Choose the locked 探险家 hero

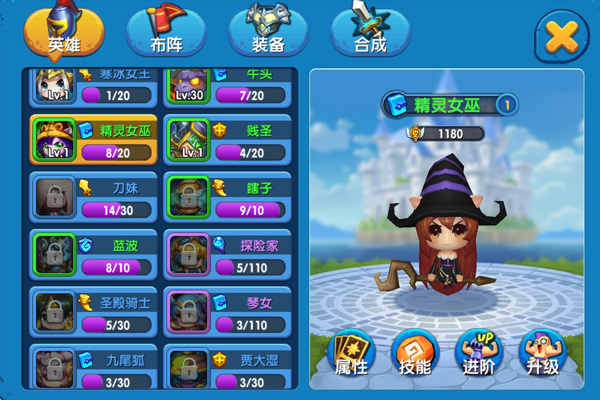click(228, 254)
